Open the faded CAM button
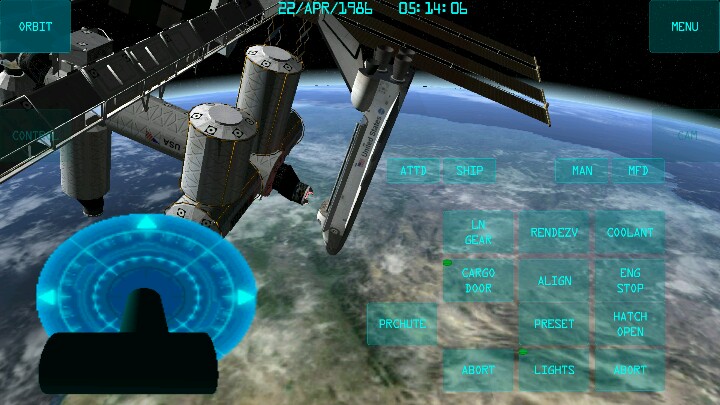The height and width of the screenshot is (405, 720). [686, 135]
